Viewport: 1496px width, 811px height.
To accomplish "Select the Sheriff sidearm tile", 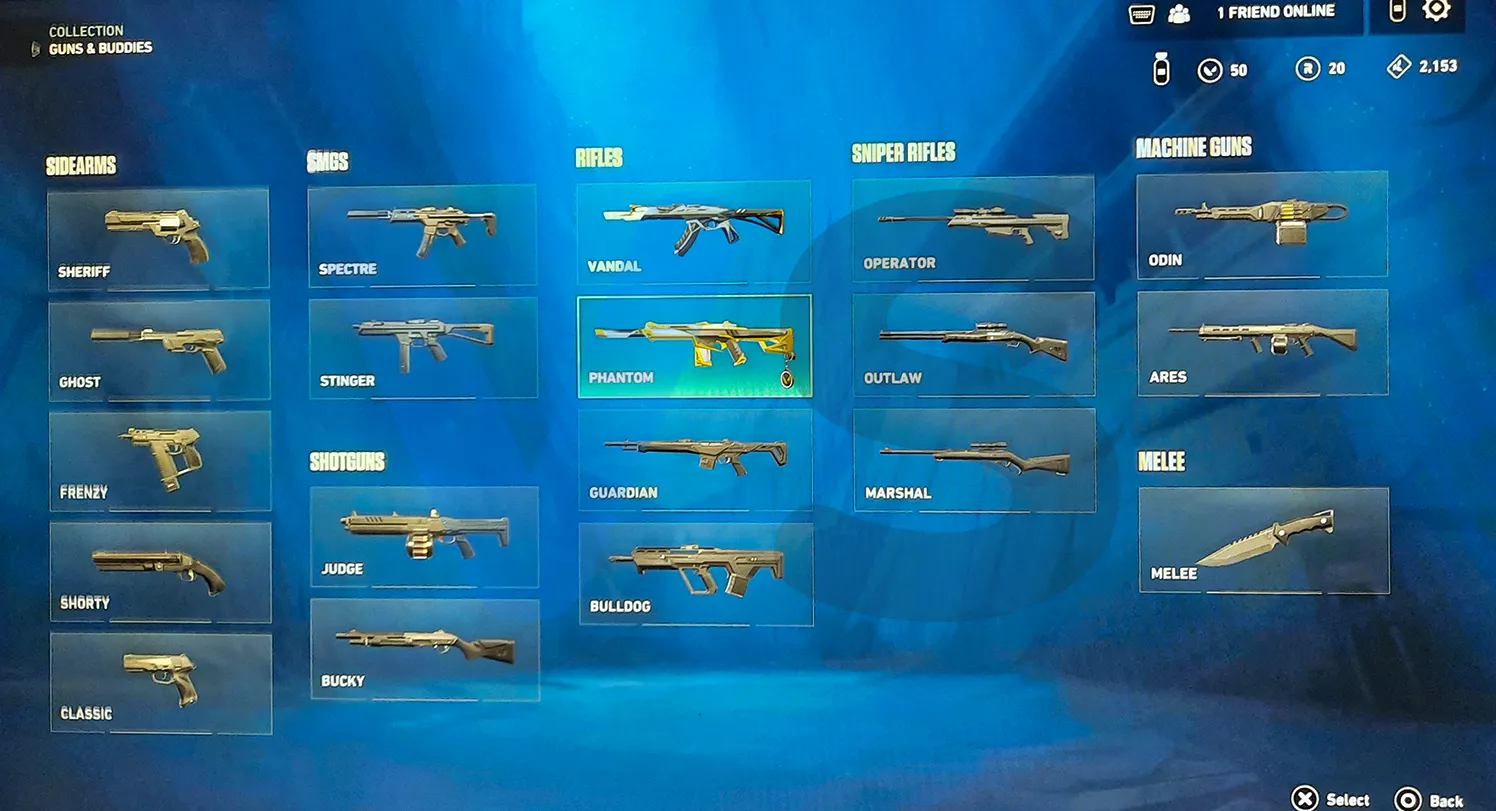I will pyautogui.click(x=158, y=239).
